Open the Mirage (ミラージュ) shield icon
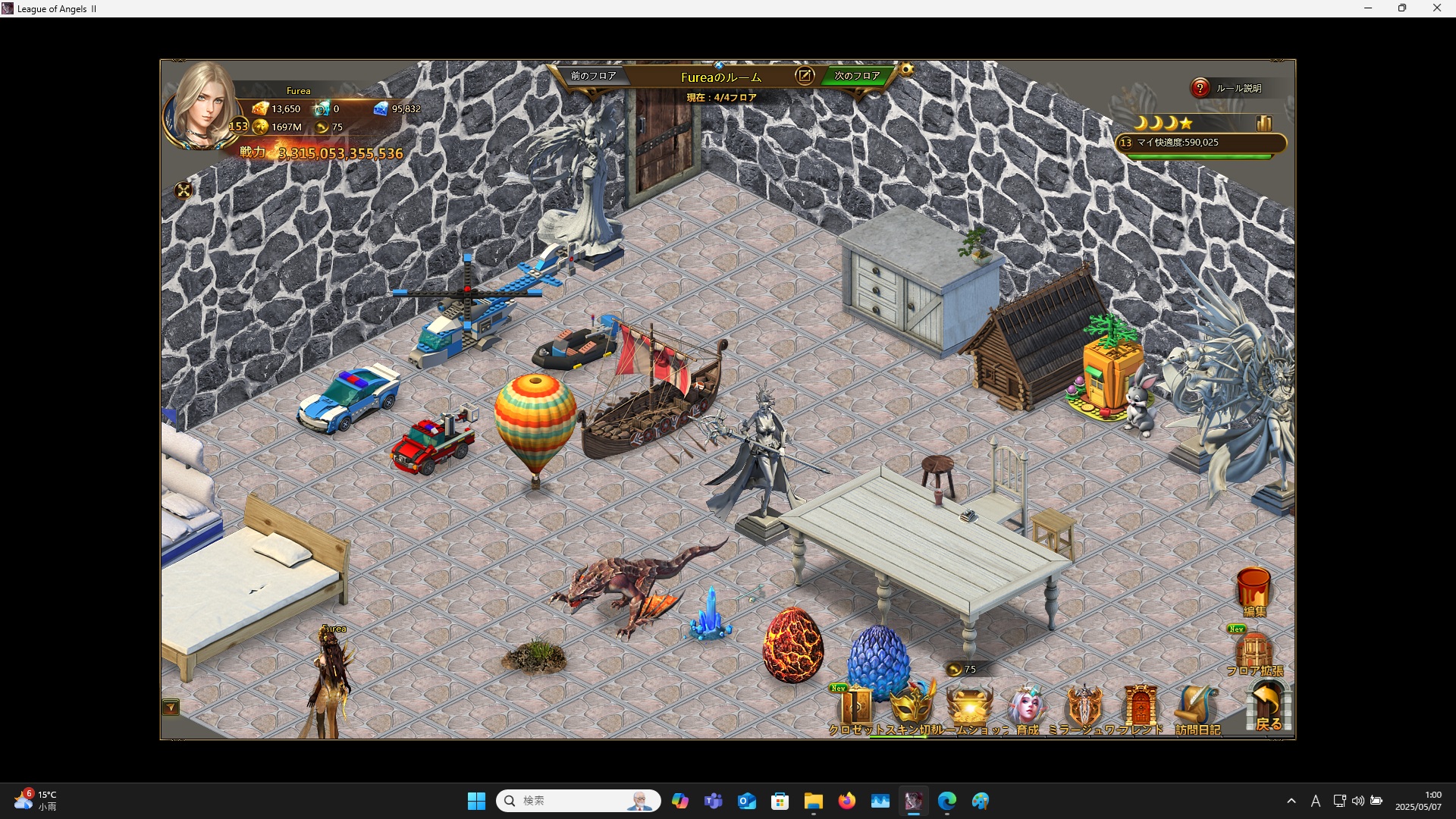1456x819 pixels. [x=1084, y=707]
